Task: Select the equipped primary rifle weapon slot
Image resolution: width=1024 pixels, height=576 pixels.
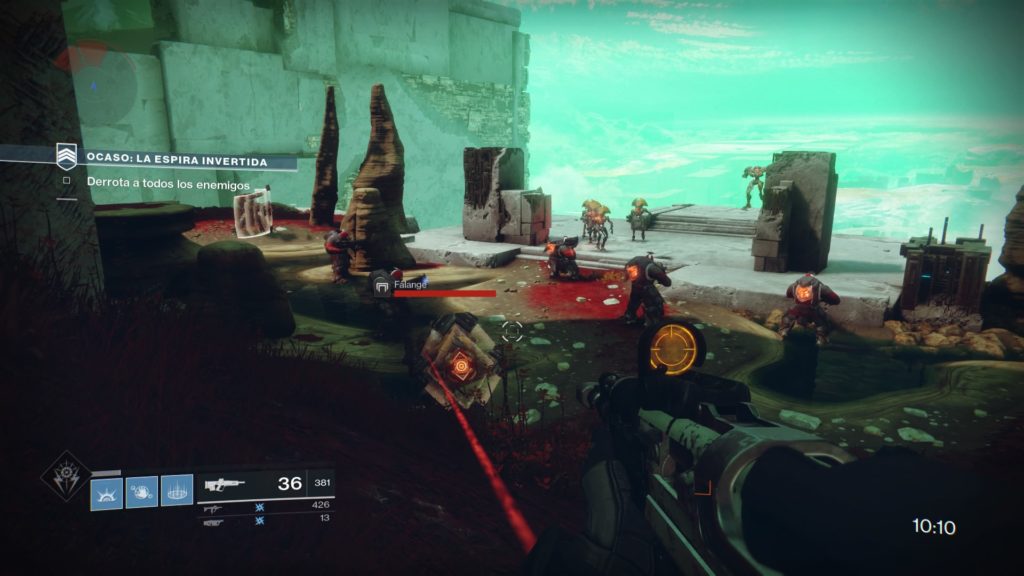Action: [264, 484]
